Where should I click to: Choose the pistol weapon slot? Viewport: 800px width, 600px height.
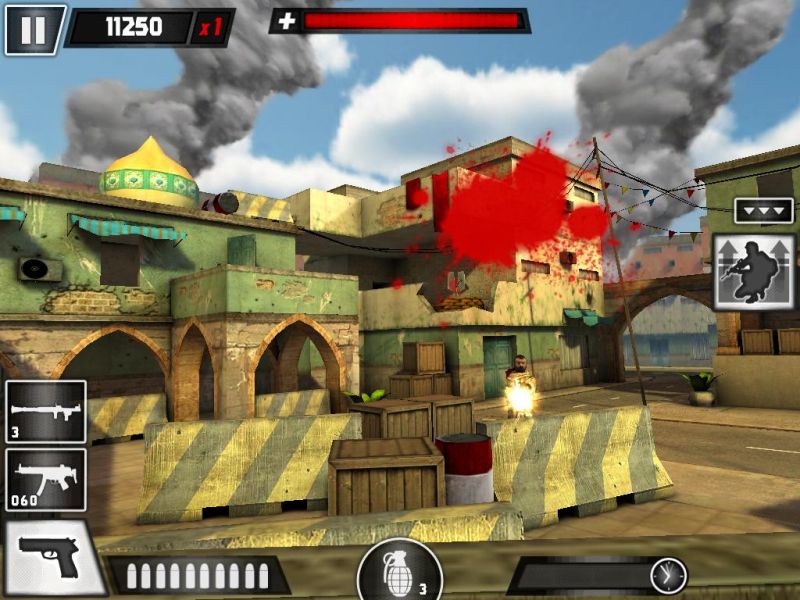point(50,557)
